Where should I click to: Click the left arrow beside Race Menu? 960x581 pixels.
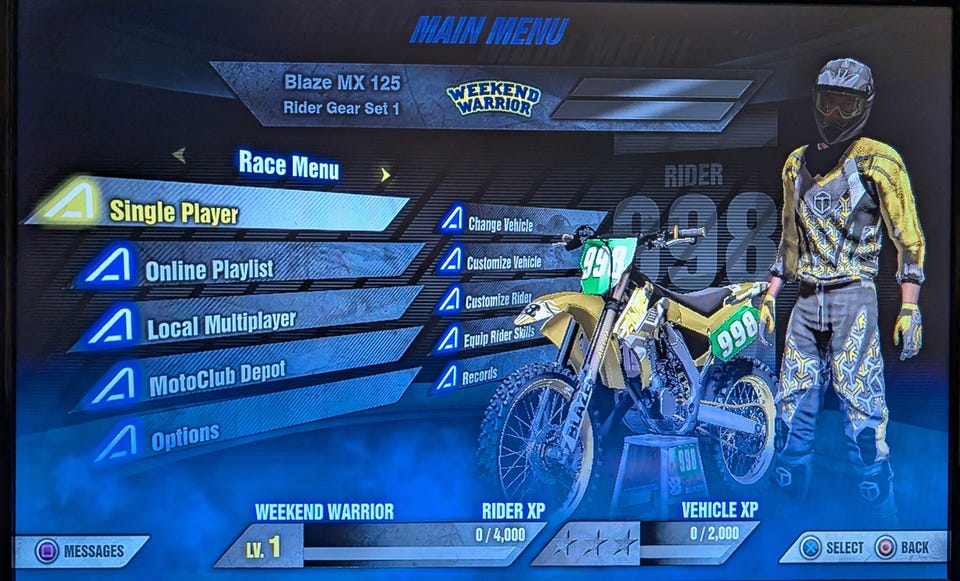pyautogui.click(x=179, y=154)
